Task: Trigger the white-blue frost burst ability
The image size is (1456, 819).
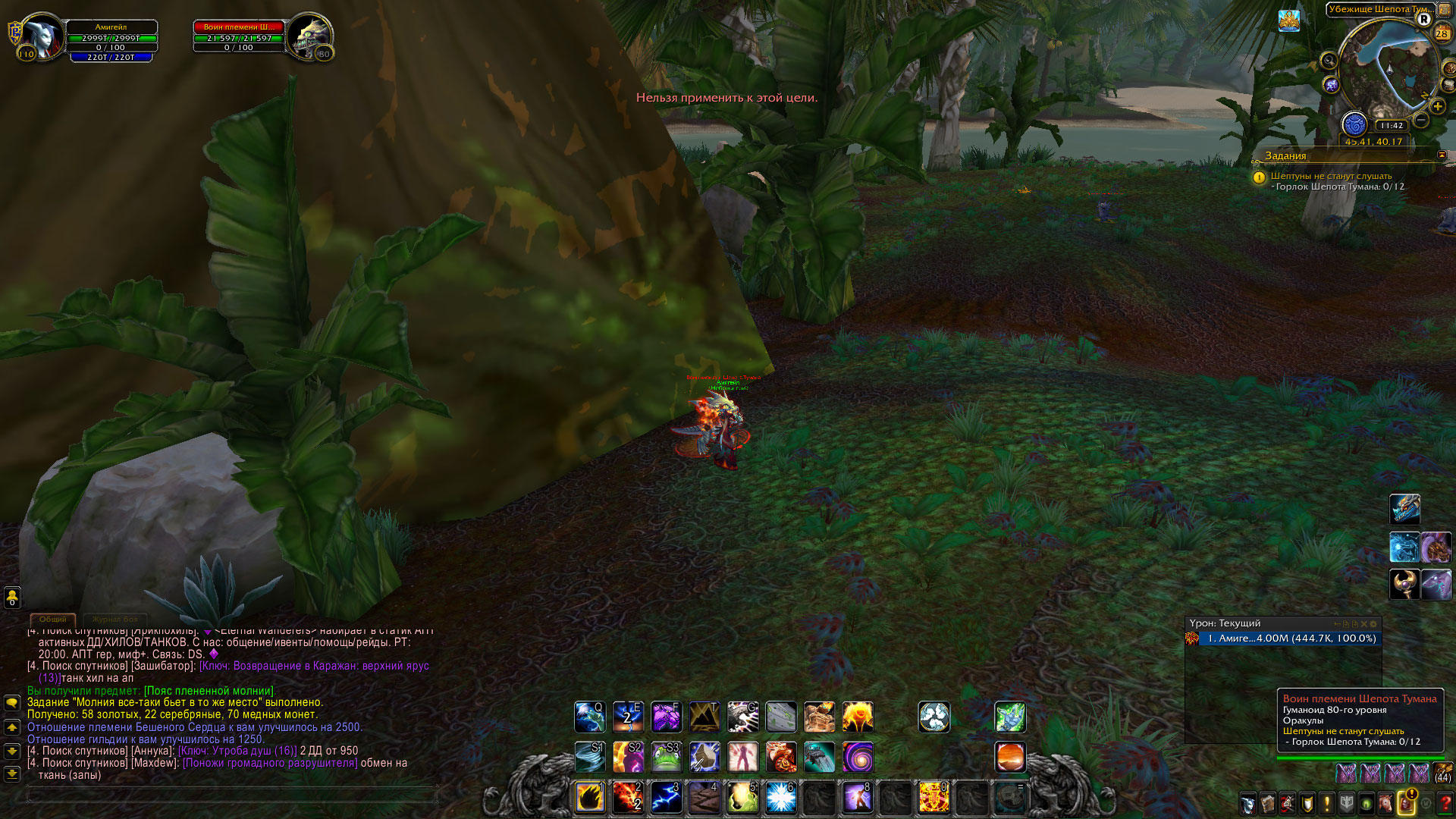Action: [780, 798]
